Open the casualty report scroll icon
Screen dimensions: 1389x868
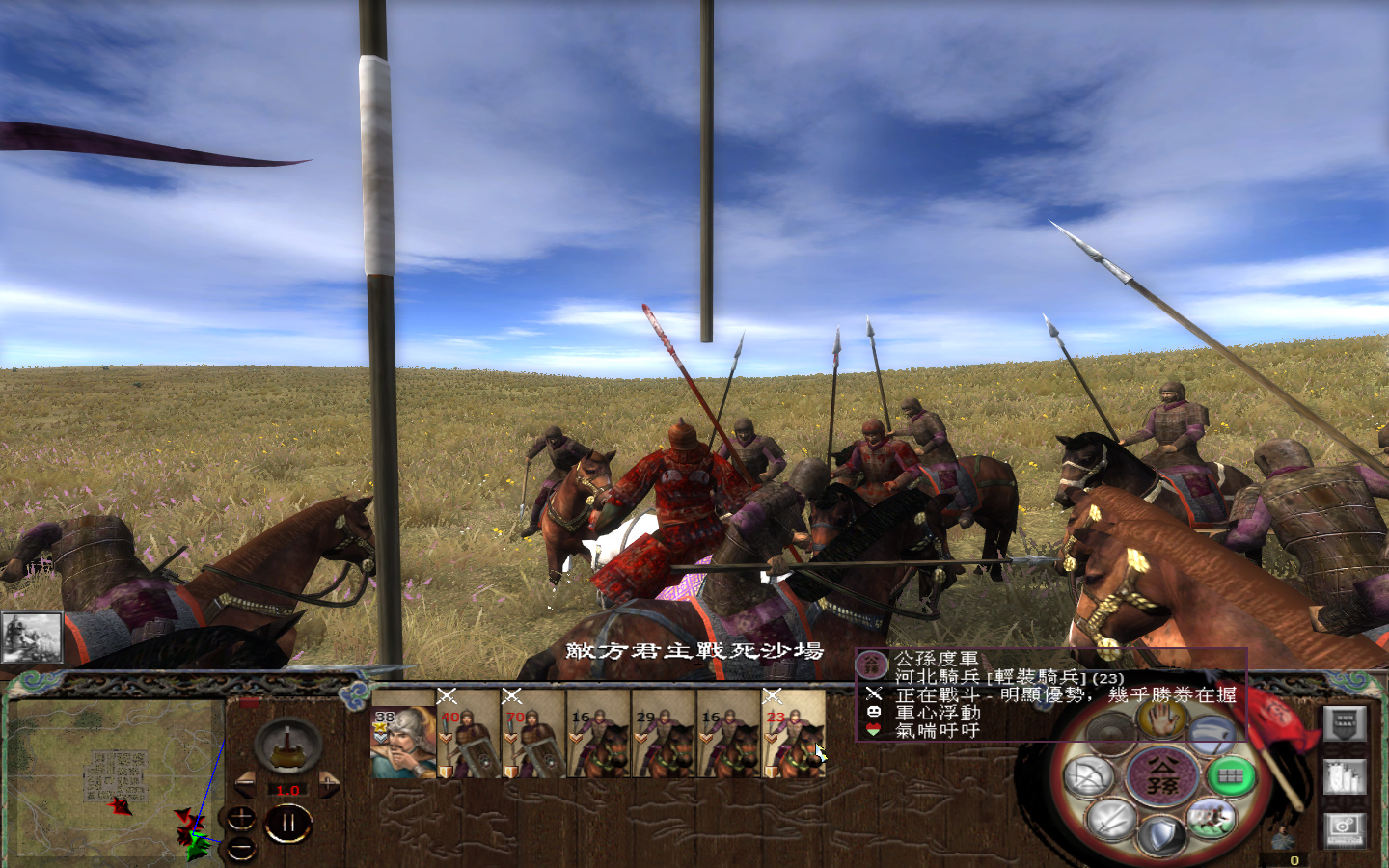tap(1345, 776)
